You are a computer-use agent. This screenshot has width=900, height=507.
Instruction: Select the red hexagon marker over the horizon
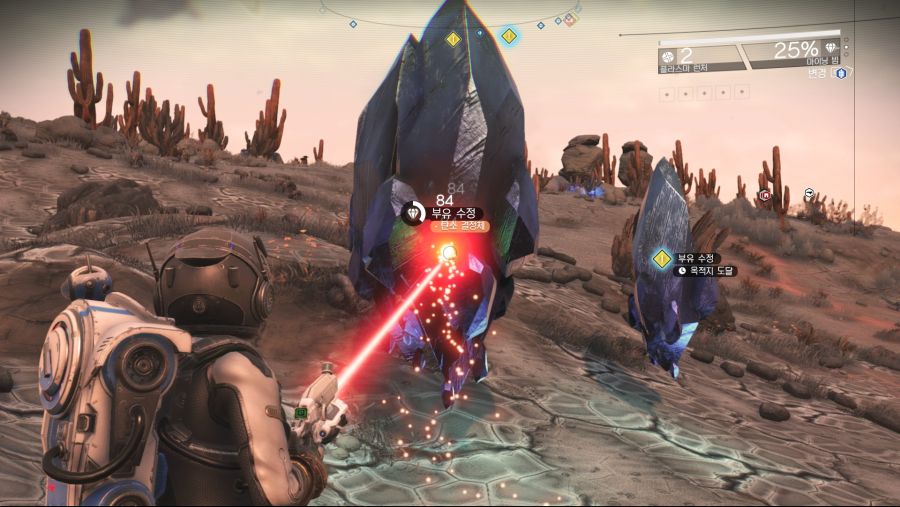point(765,195)
